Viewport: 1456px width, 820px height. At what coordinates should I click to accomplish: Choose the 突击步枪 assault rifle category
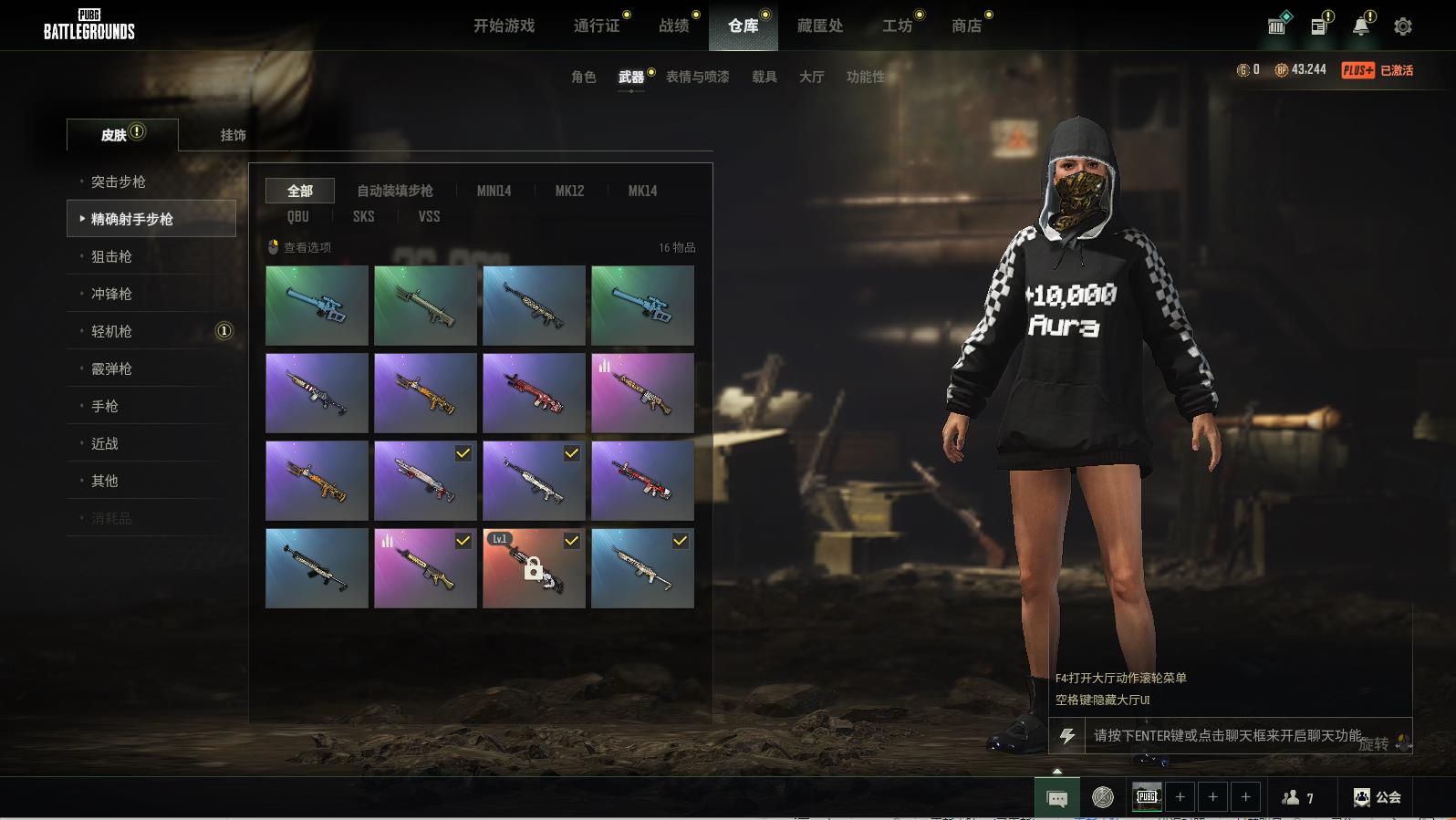pos(119,182)
